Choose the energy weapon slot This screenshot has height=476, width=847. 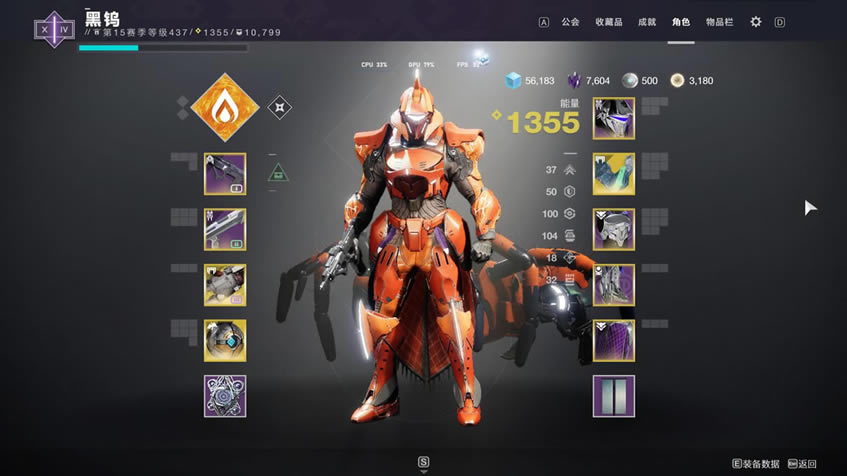coord(224,229)
